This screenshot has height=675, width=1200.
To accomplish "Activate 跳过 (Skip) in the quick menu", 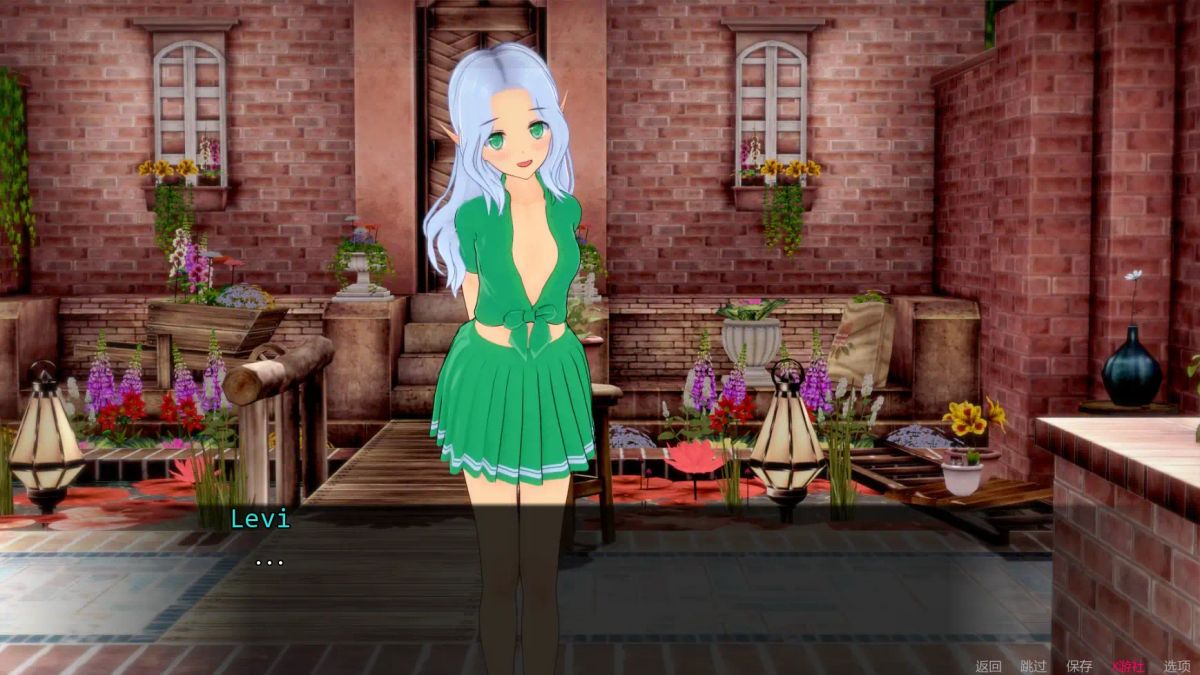I will click(1033, 666).
